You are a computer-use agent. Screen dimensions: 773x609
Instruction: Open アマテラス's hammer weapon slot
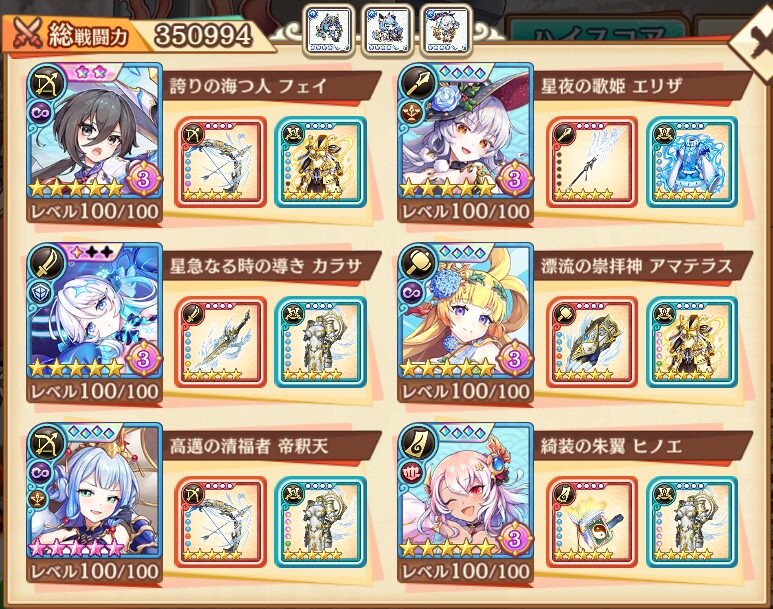pyautogui.click(x=592, y=342)
